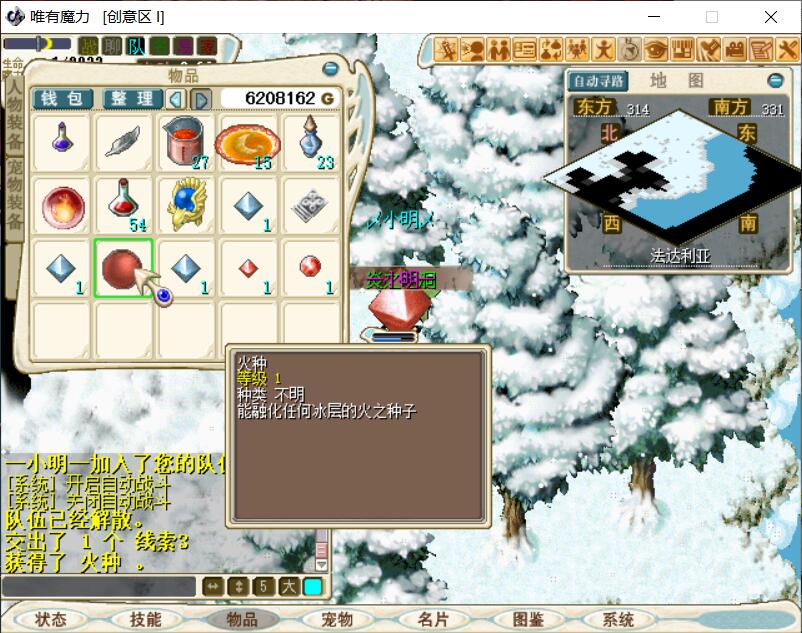Select the blue potion bottle stack of 23
This screenshot has height=633, width=802.
pyautogui.click(x=309, y=143)
